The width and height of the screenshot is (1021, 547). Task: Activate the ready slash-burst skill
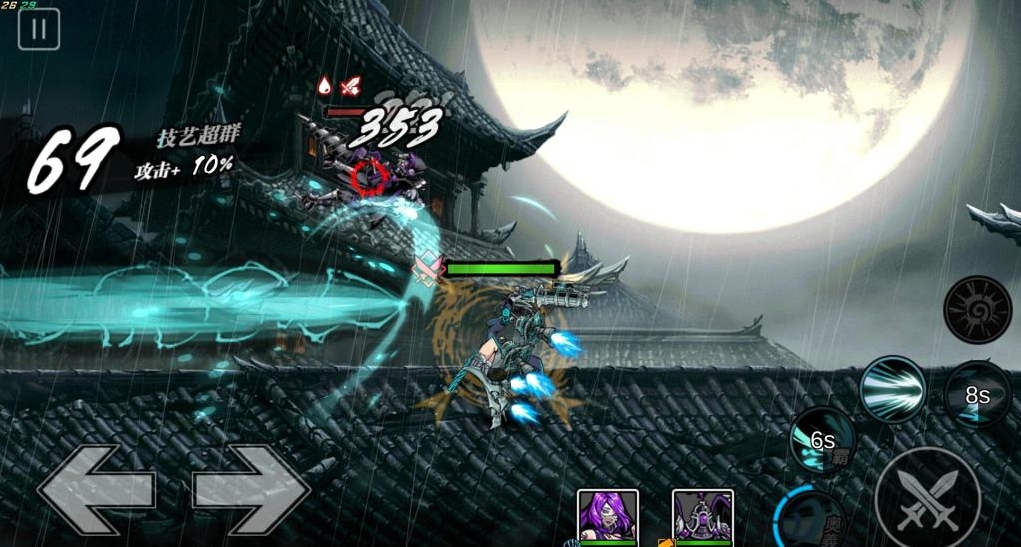coord(892,390)
